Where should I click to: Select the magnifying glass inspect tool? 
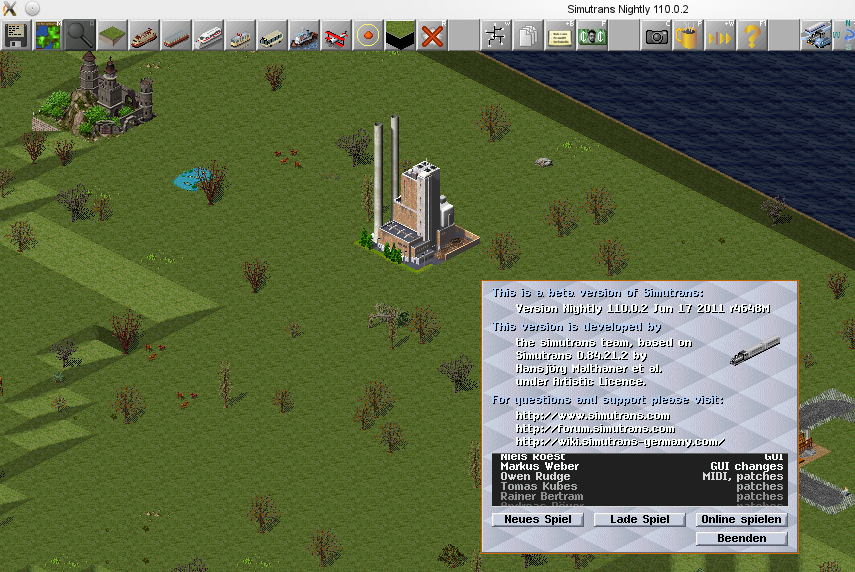coord(79,36)
